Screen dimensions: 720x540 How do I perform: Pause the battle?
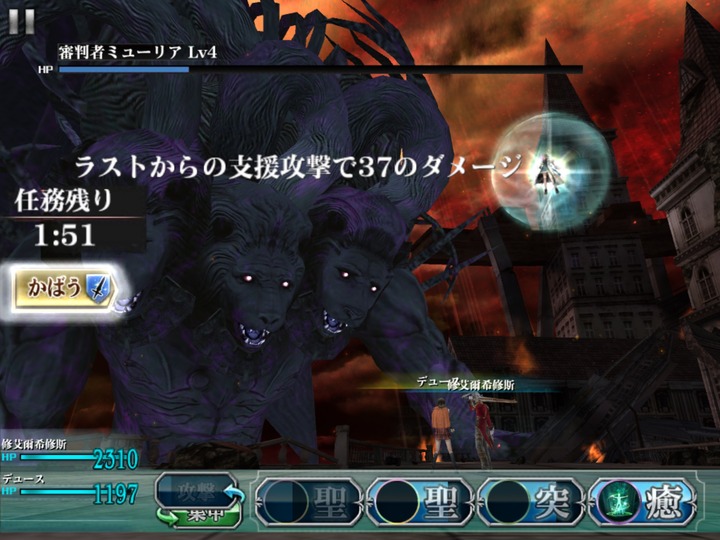21,20
